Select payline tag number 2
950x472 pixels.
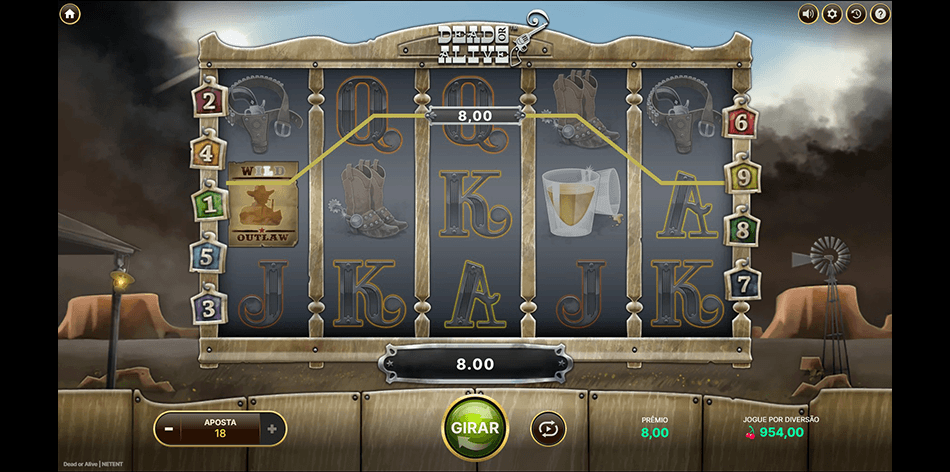(209, 100)
